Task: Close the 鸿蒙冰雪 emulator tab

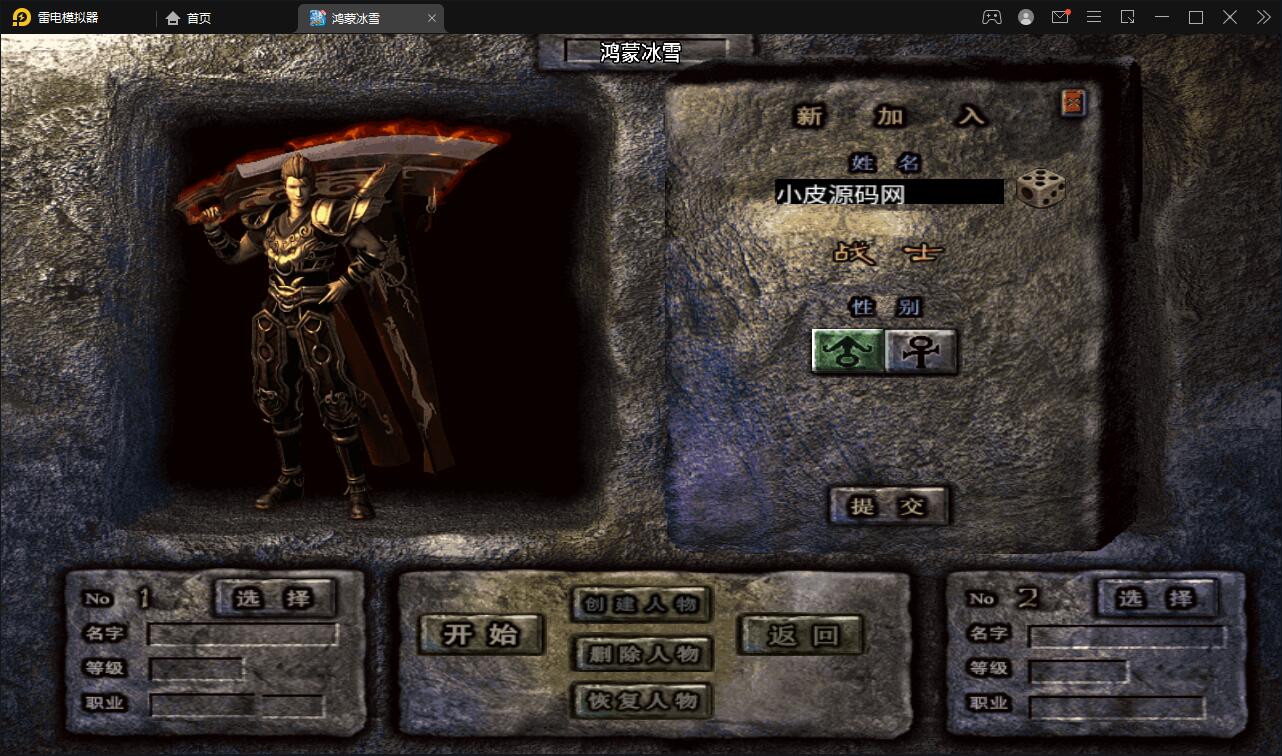Action: [x=432, y=18]
